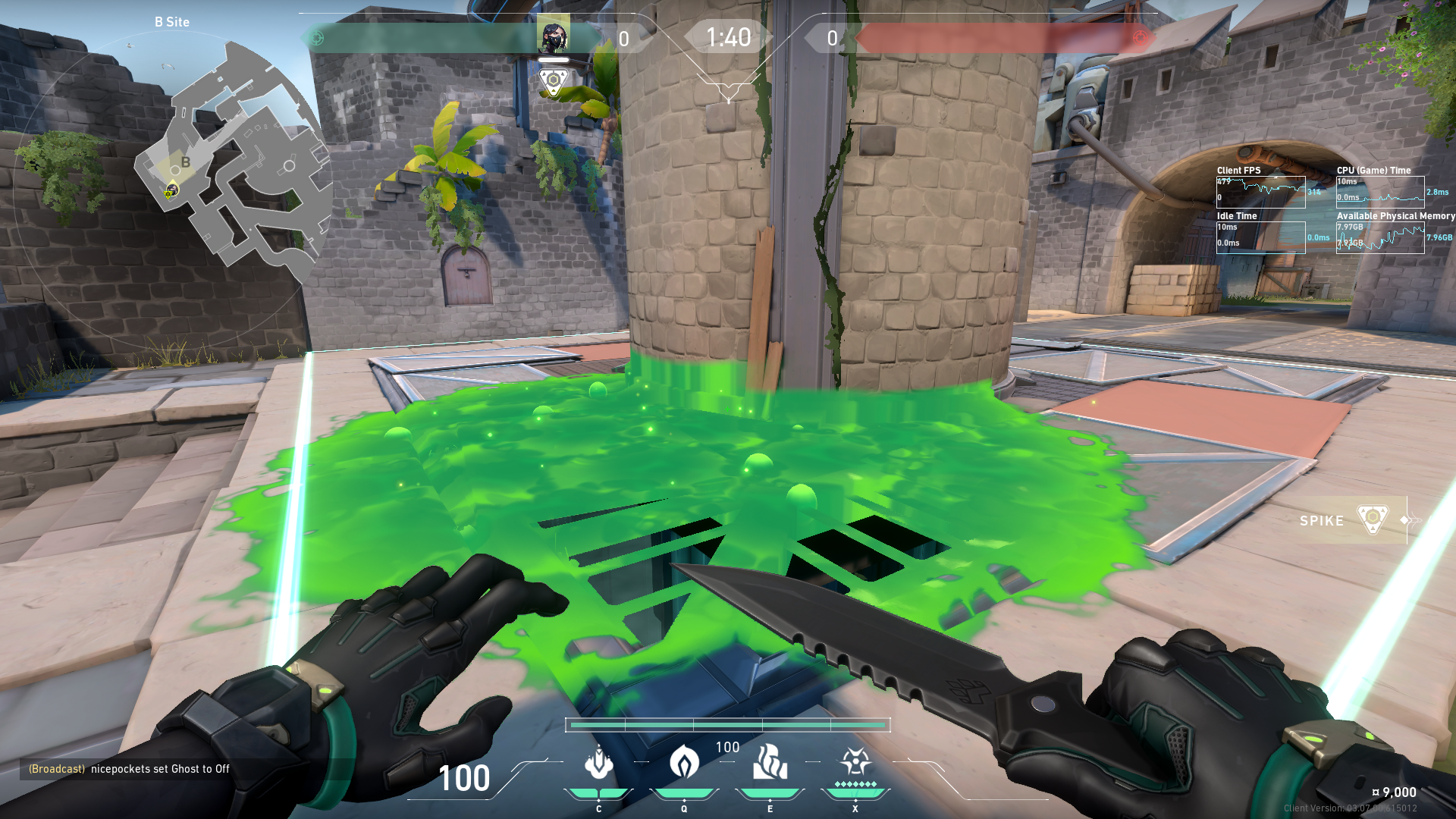Image resolution: width=1456 pixels, height=819 pixels.
Task: Click the Idle Time performance graph
Action: (1261, 237)
